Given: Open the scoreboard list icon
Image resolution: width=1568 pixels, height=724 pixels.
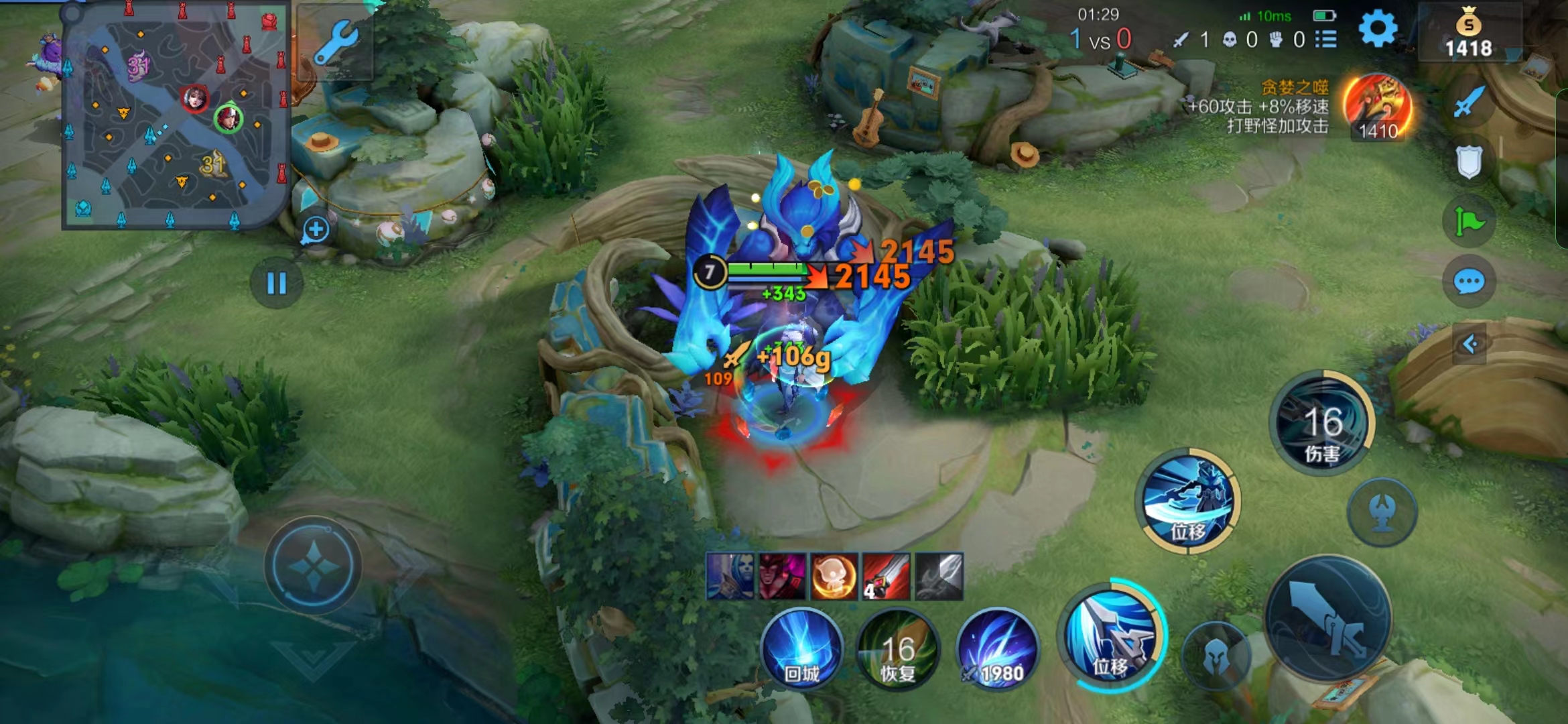Looking at the screenshot, I should click(x=1325, y=40).
